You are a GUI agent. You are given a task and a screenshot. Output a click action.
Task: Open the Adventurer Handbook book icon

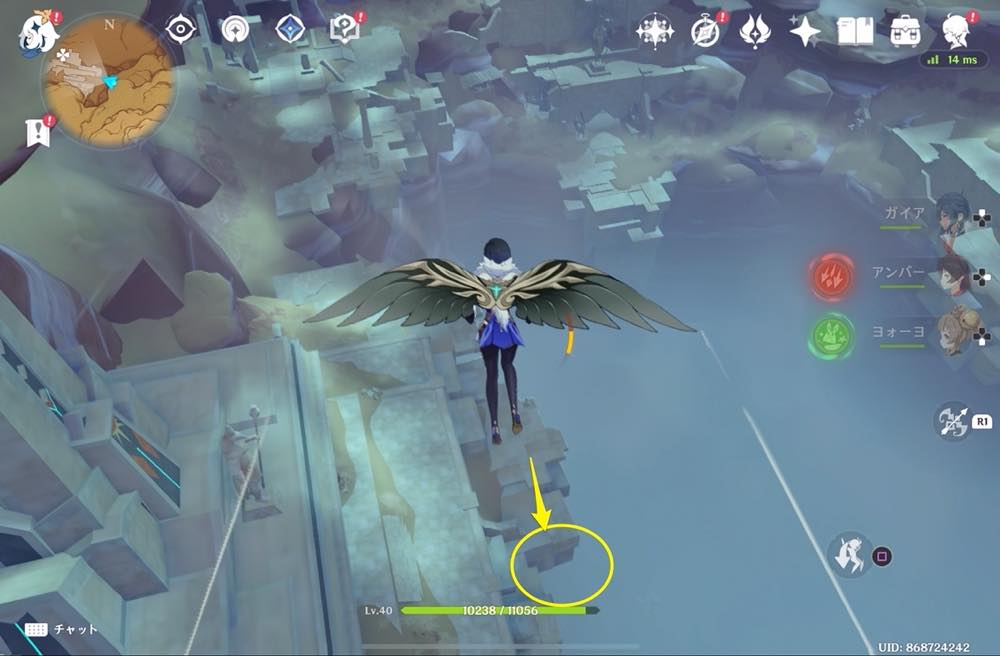click(855, 31)
